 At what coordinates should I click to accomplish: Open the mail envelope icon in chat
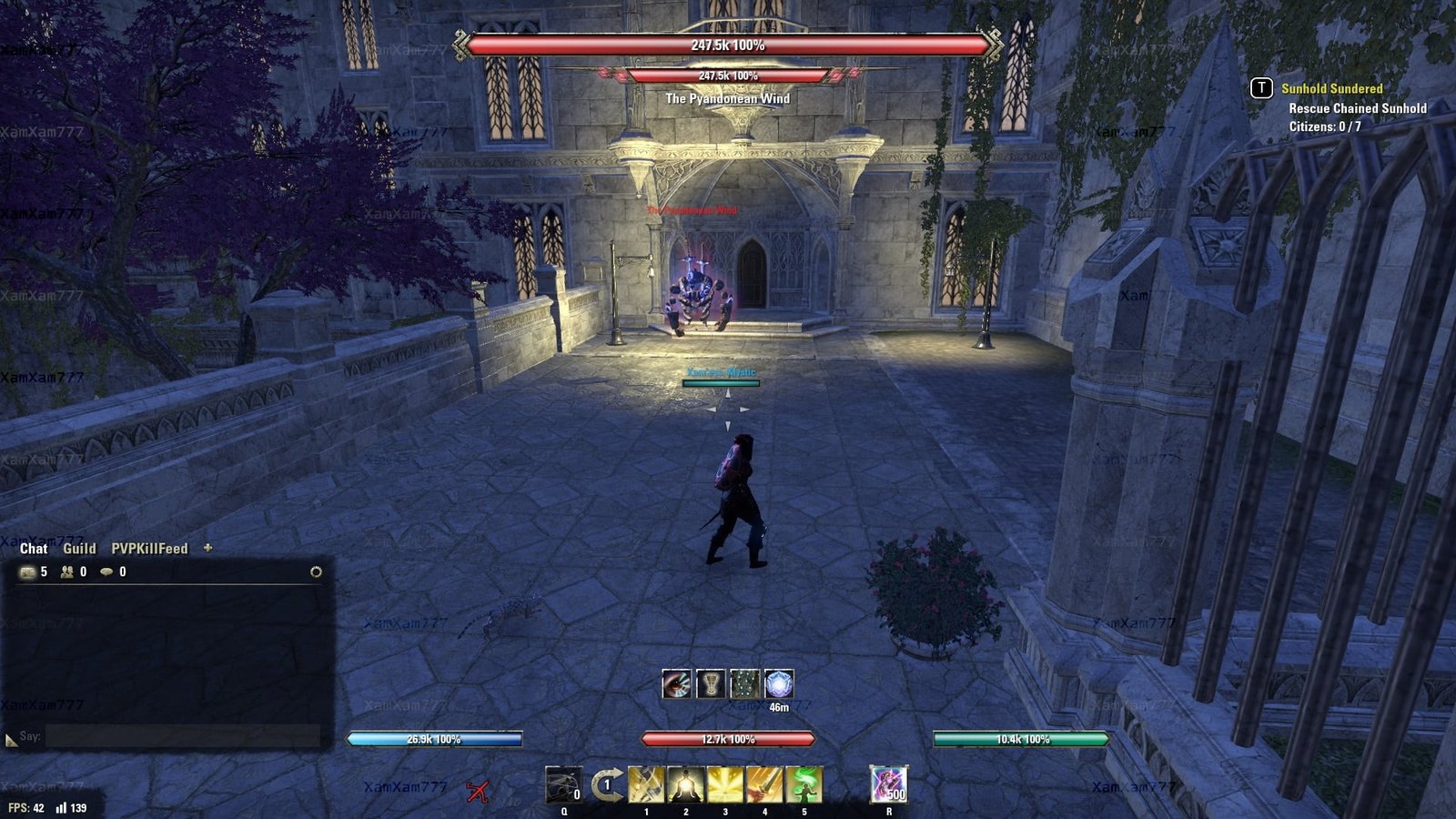[x=27, y=572]
